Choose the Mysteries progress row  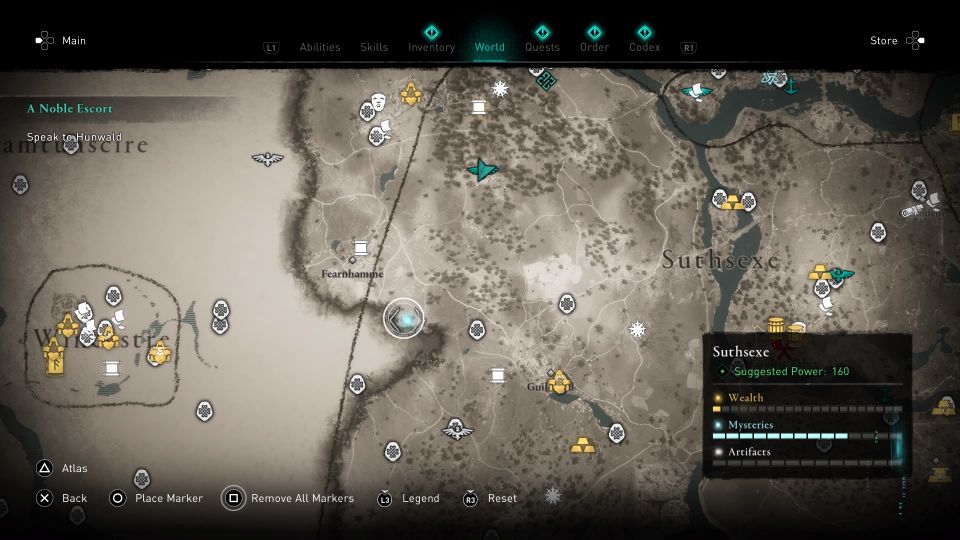805,430
